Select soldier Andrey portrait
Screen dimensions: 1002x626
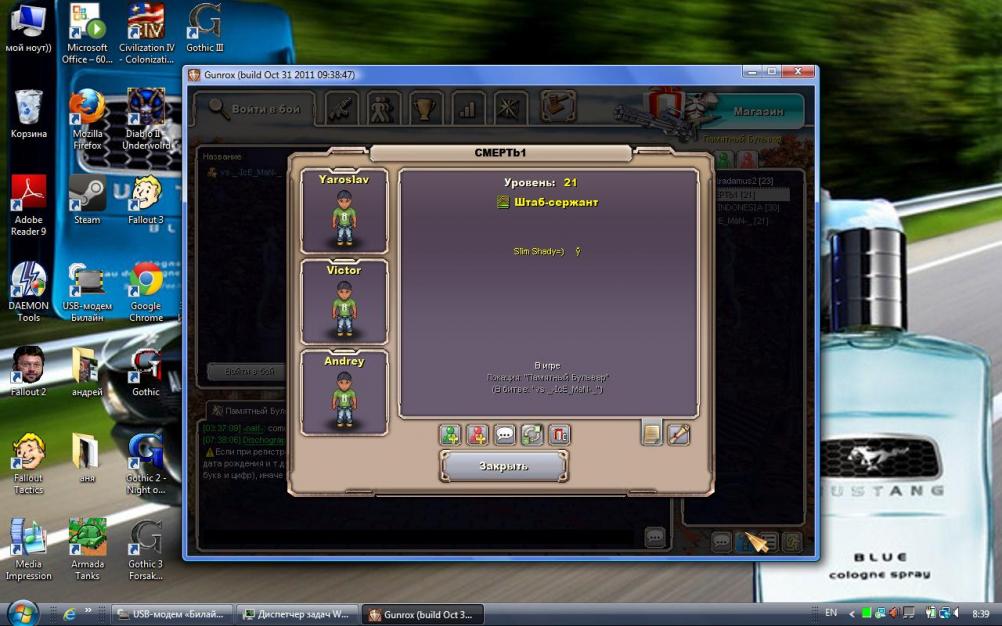tap(344, 392)
